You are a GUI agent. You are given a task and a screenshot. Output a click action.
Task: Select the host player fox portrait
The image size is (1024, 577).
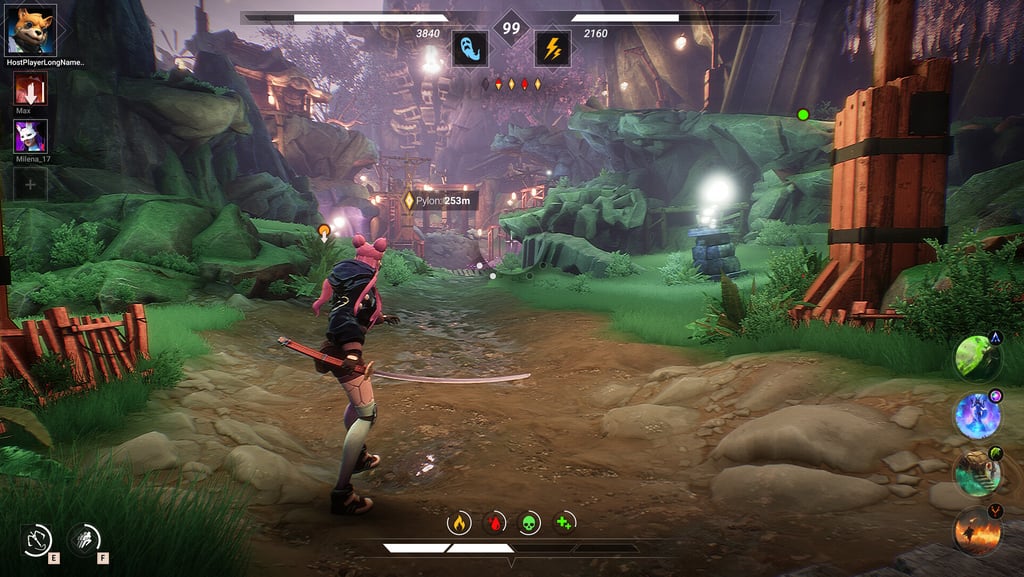tap(30, 30)
